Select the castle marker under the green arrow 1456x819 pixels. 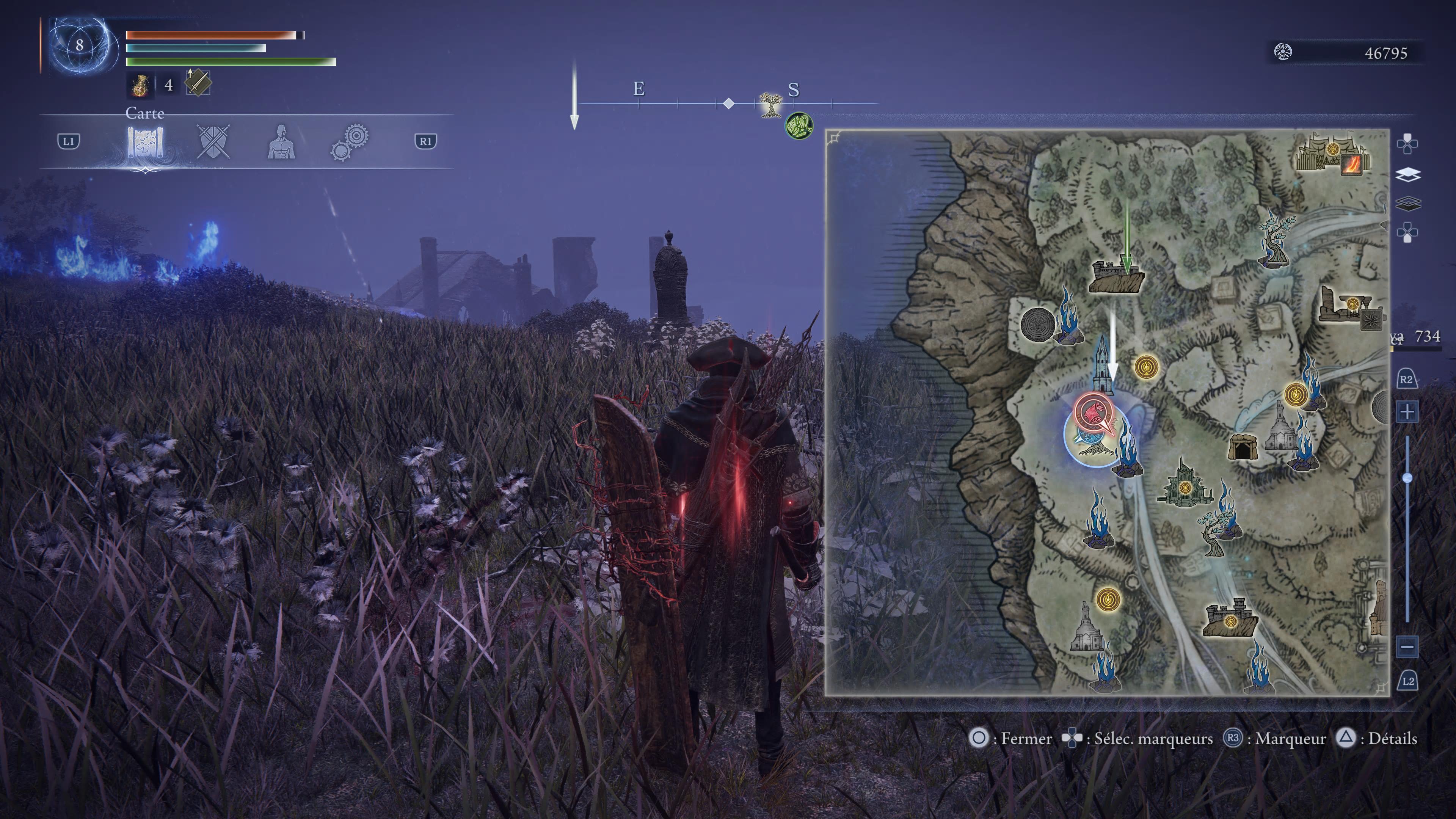coord(1116,278)
